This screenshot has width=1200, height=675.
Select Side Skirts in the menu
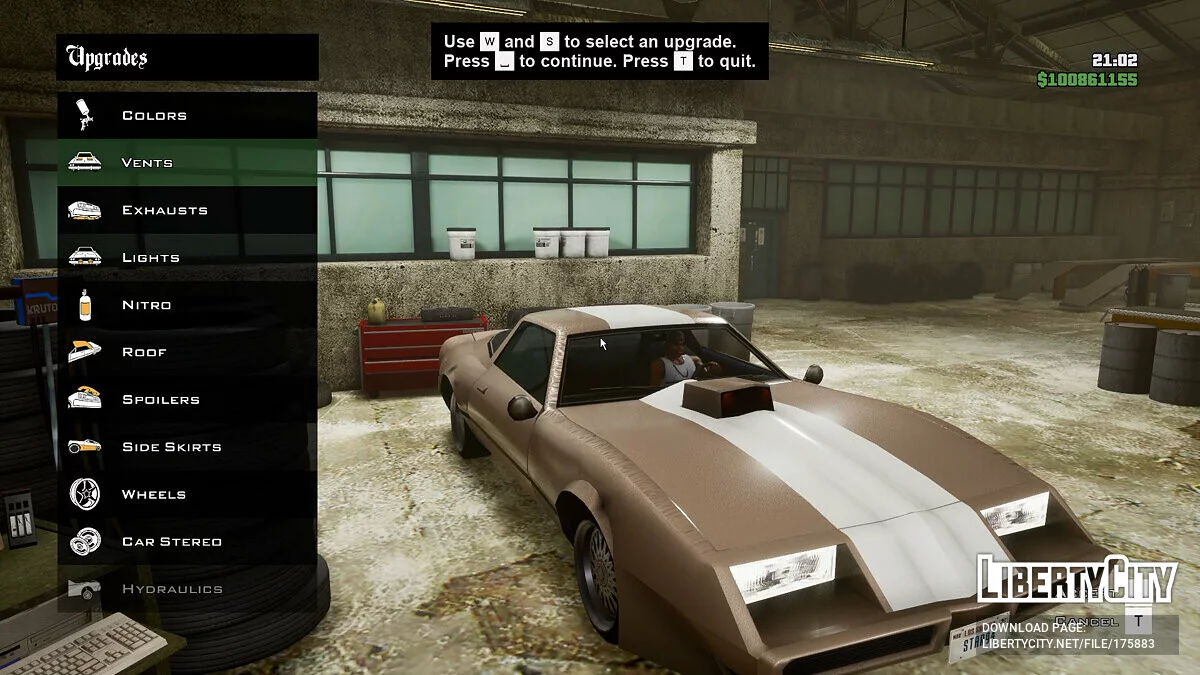click(x=171, y=447)
